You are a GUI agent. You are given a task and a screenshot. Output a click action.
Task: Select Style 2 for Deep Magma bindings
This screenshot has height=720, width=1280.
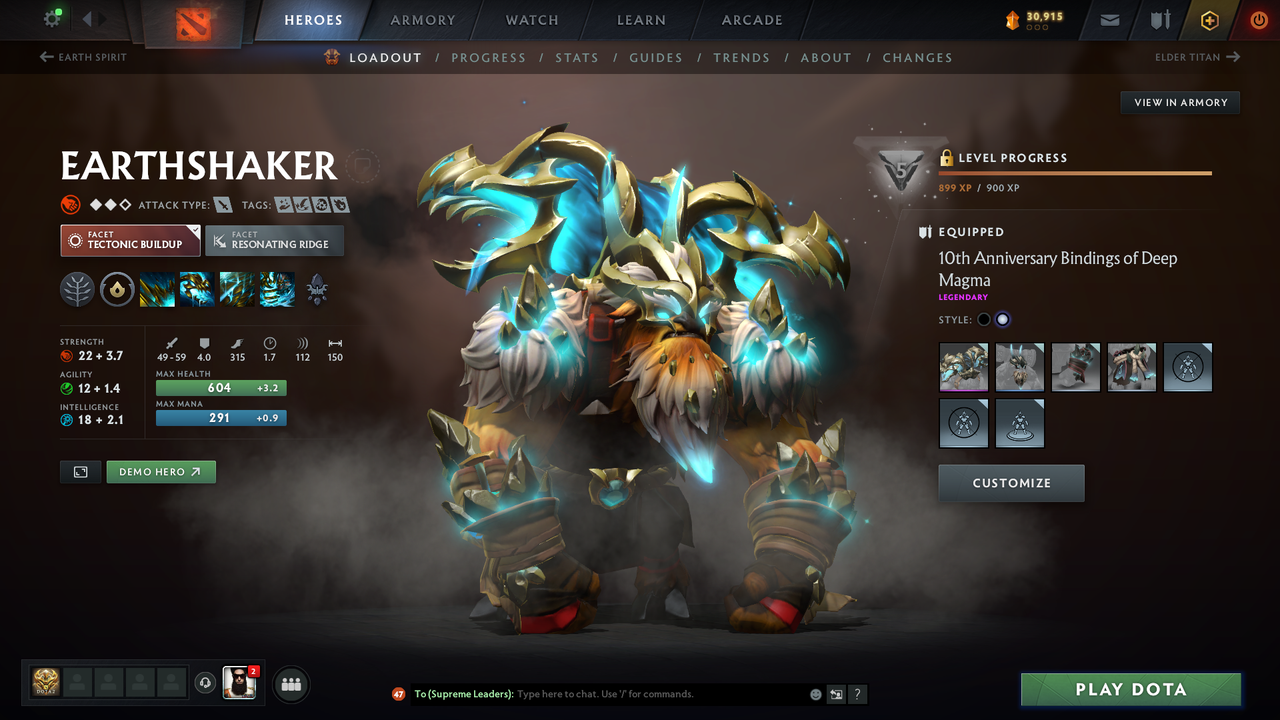[x=1003, y=318]
